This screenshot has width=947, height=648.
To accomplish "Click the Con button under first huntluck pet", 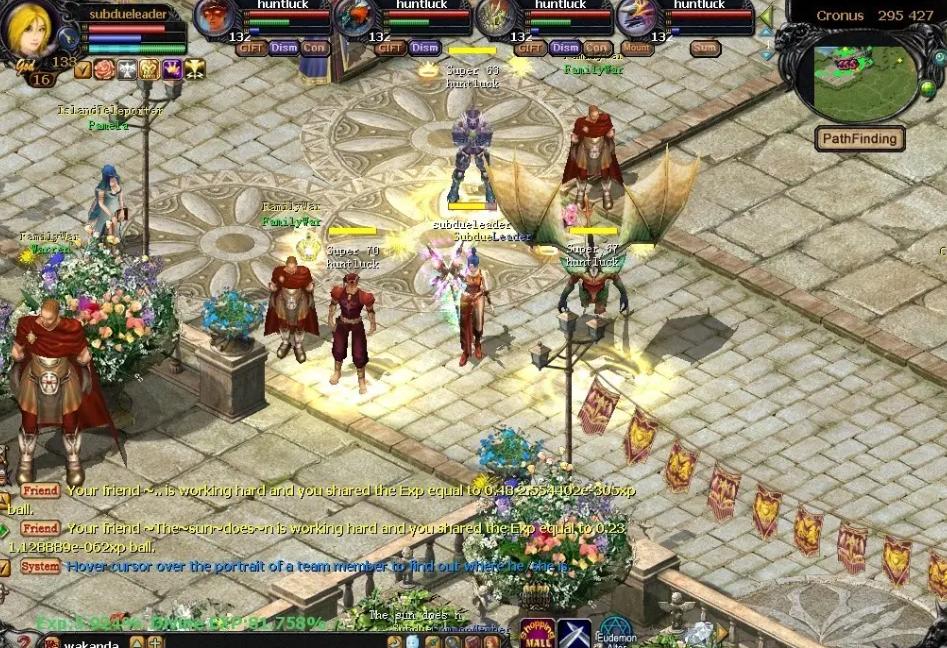I will point(315,48).
